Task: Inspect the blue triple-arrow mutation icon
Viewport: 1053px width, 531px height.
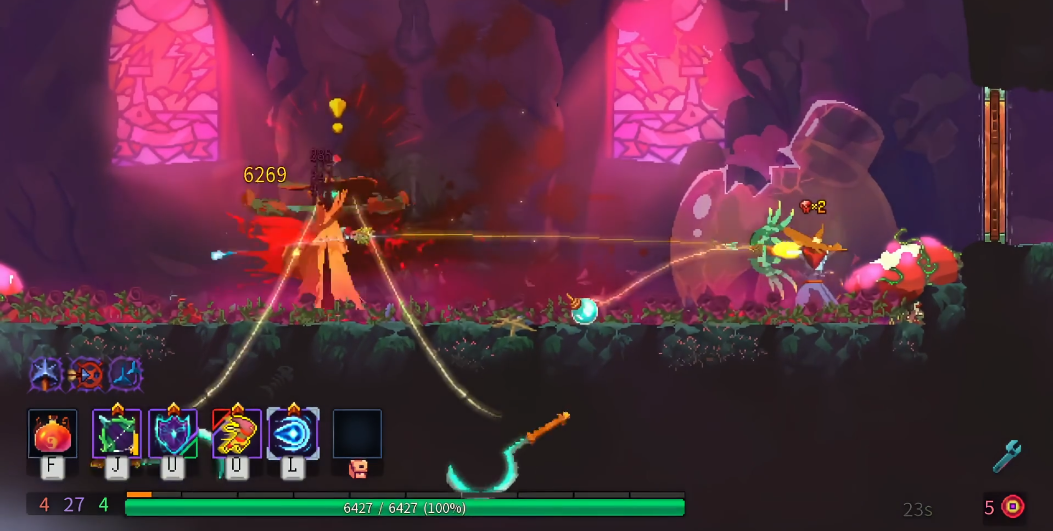Action: (126, 374)
